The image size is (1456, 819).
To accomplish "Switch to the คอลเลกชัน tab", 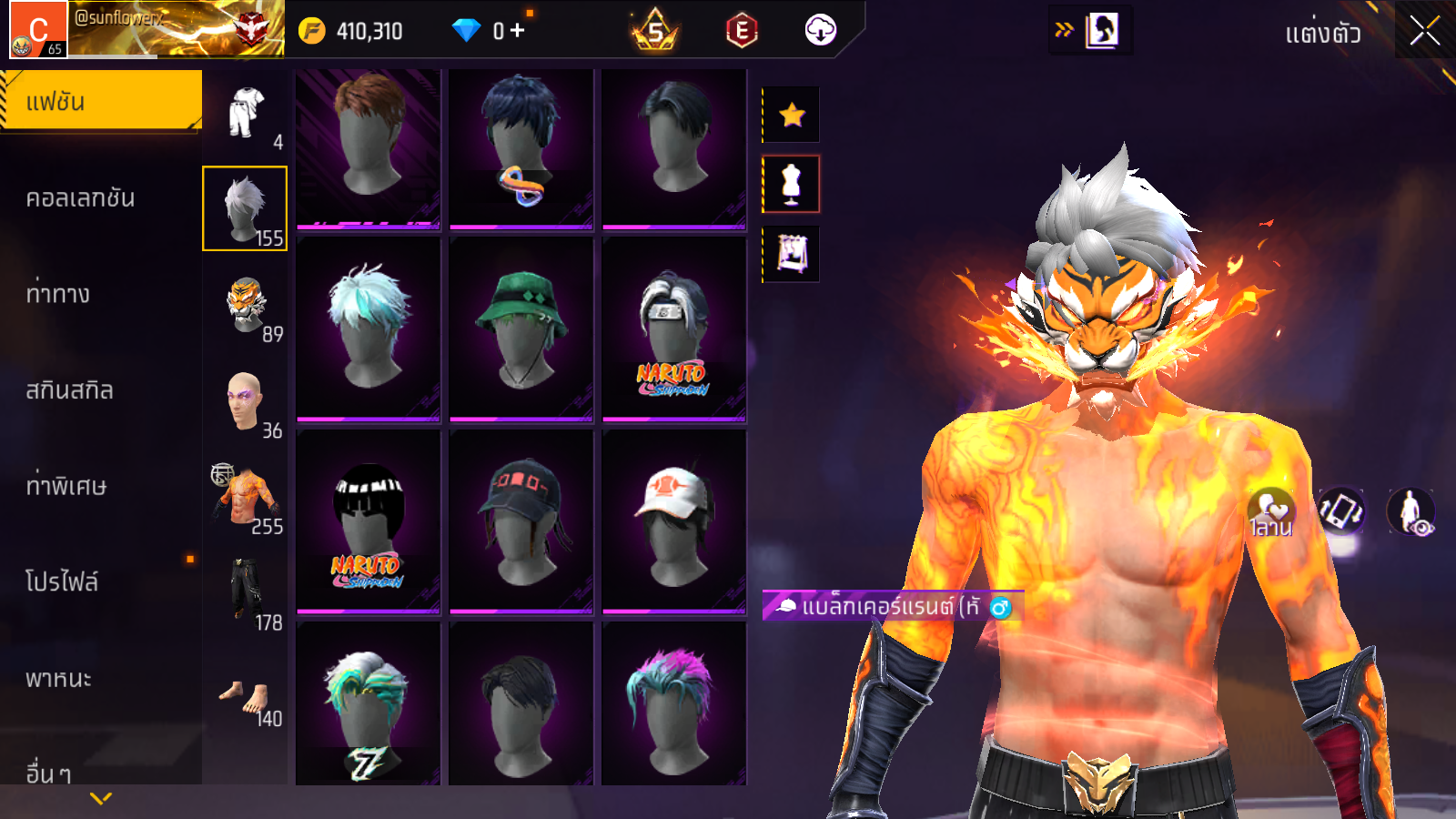I will (x=81, y=197).
